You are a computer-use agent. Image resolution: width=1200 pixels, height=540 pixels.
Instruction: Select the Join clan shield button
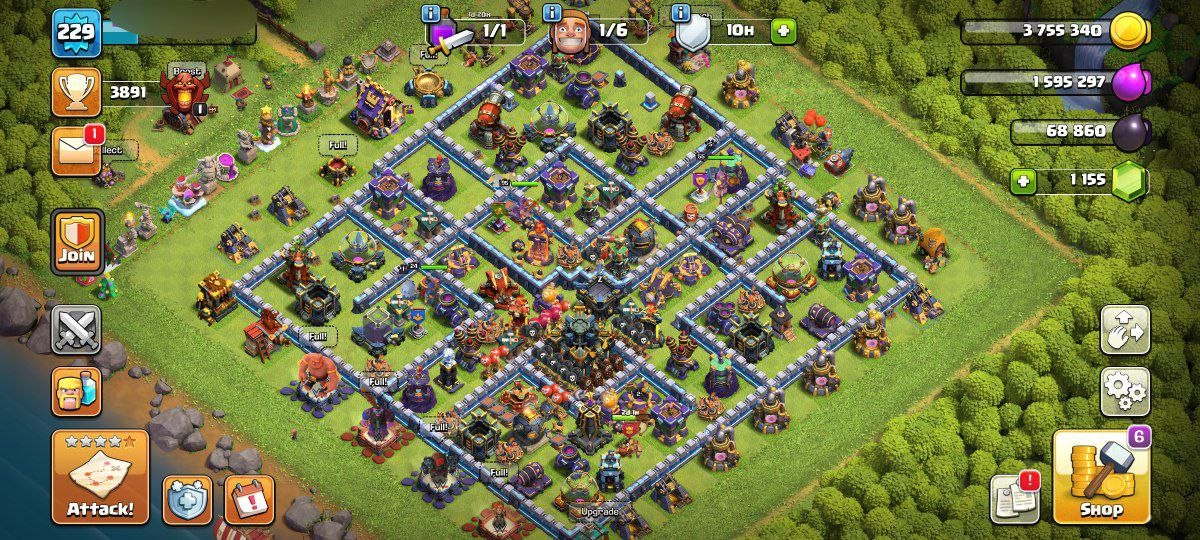coord(77,241)
